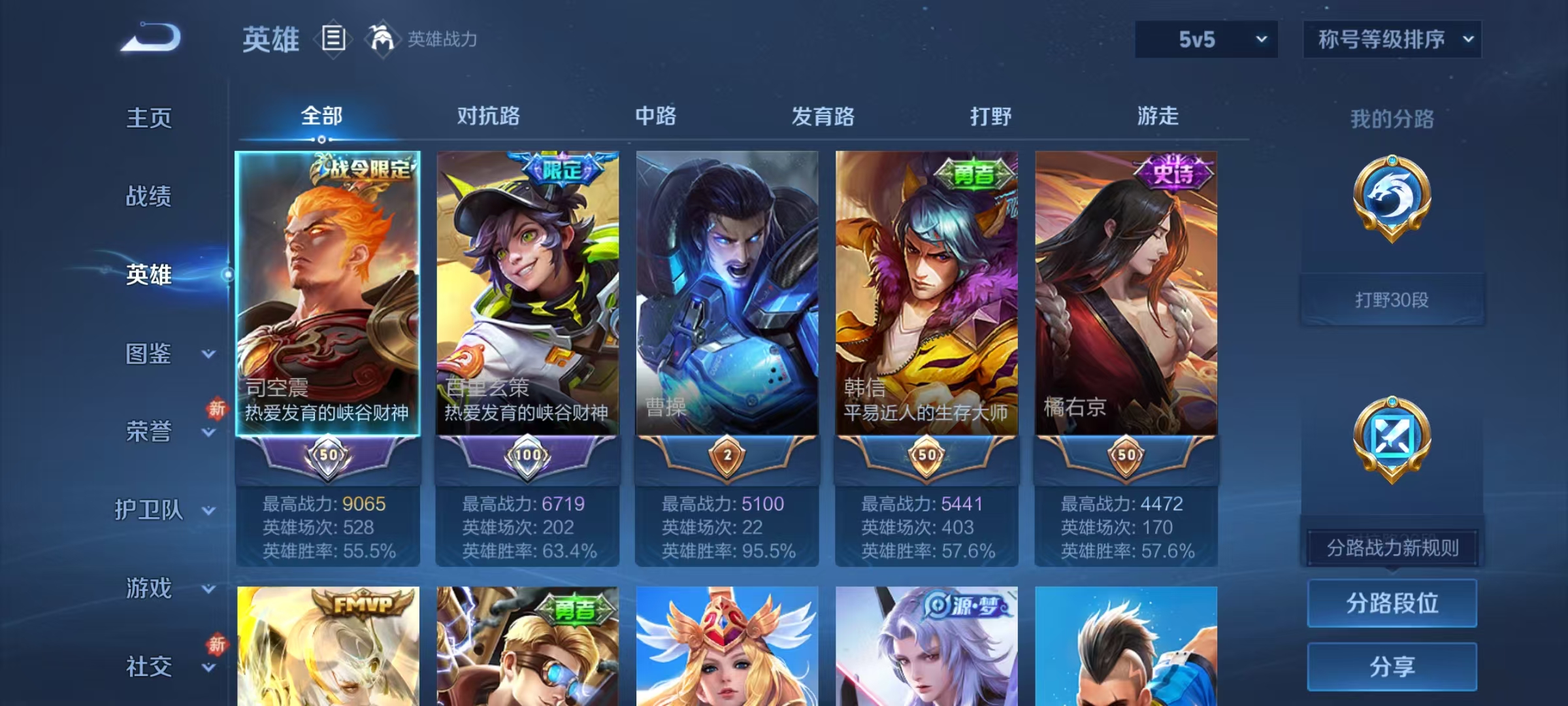Click the 分享 button
The height and width of the screenshot is (706, 1568).
pyautogui.click(x=1392, y=667)
